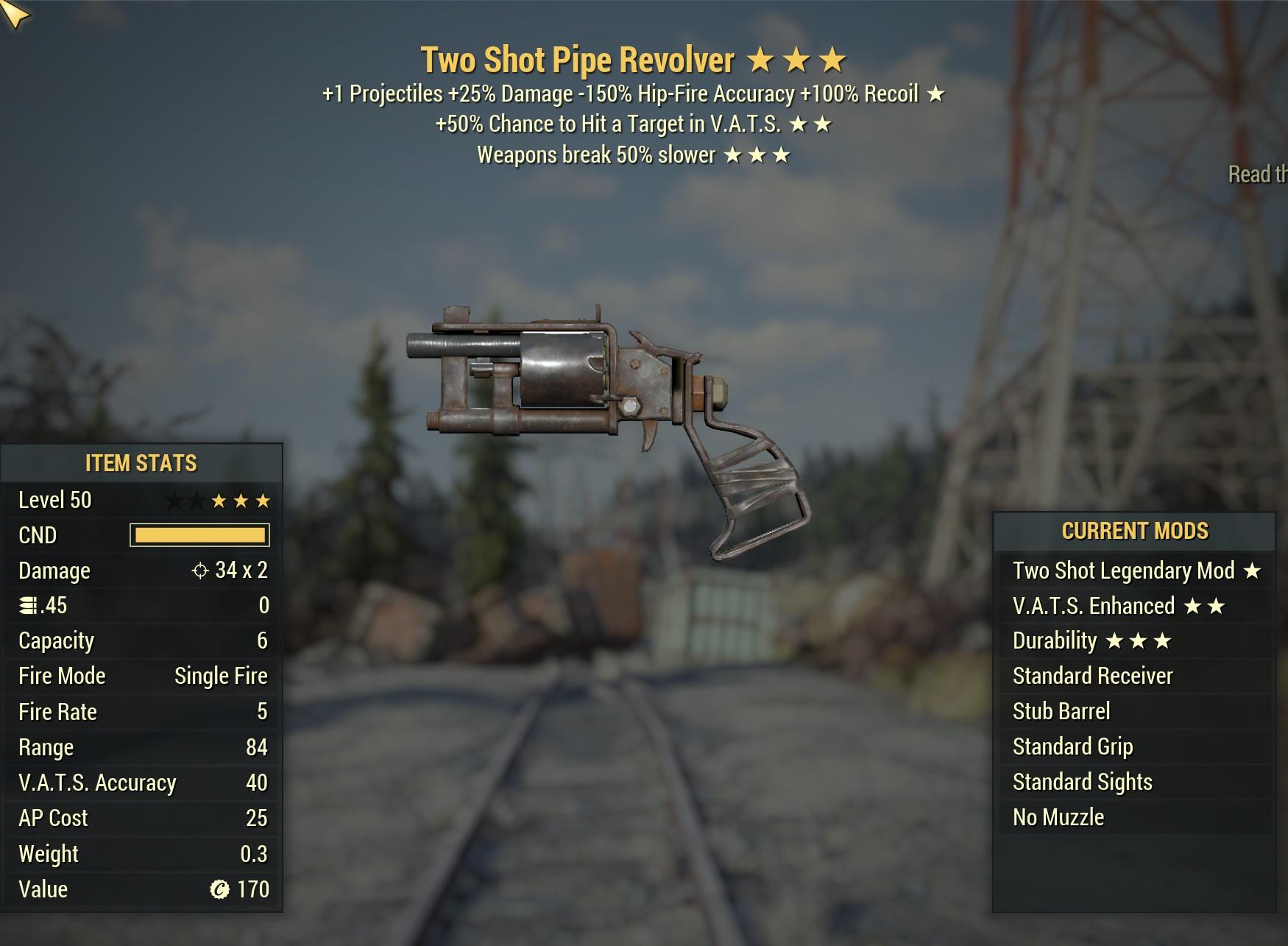Screen dimensions: 1288x946
Task: Toggle the last gold star in the Level row
Action: pyautogui.click(x=265, y=499)
